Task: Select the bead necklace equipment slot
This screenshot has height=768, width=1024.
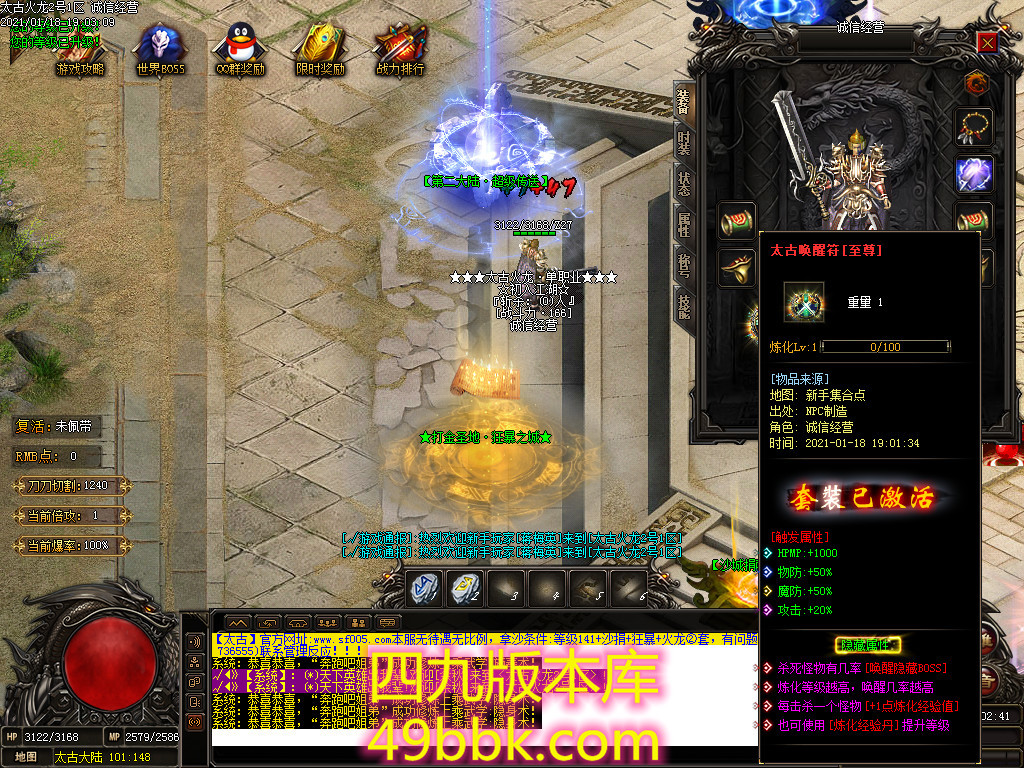Action: (974, 127)
